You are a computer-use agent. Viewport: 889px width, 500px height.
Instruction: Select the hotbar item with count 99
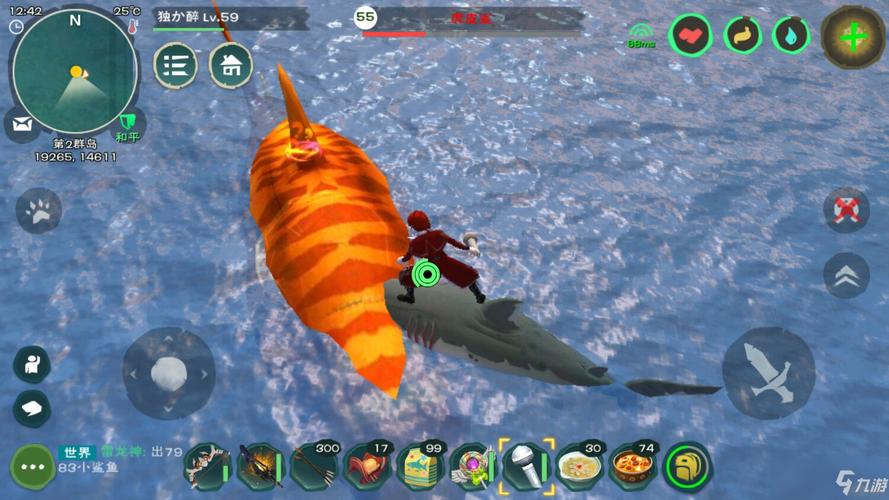[x=420, y=467]
